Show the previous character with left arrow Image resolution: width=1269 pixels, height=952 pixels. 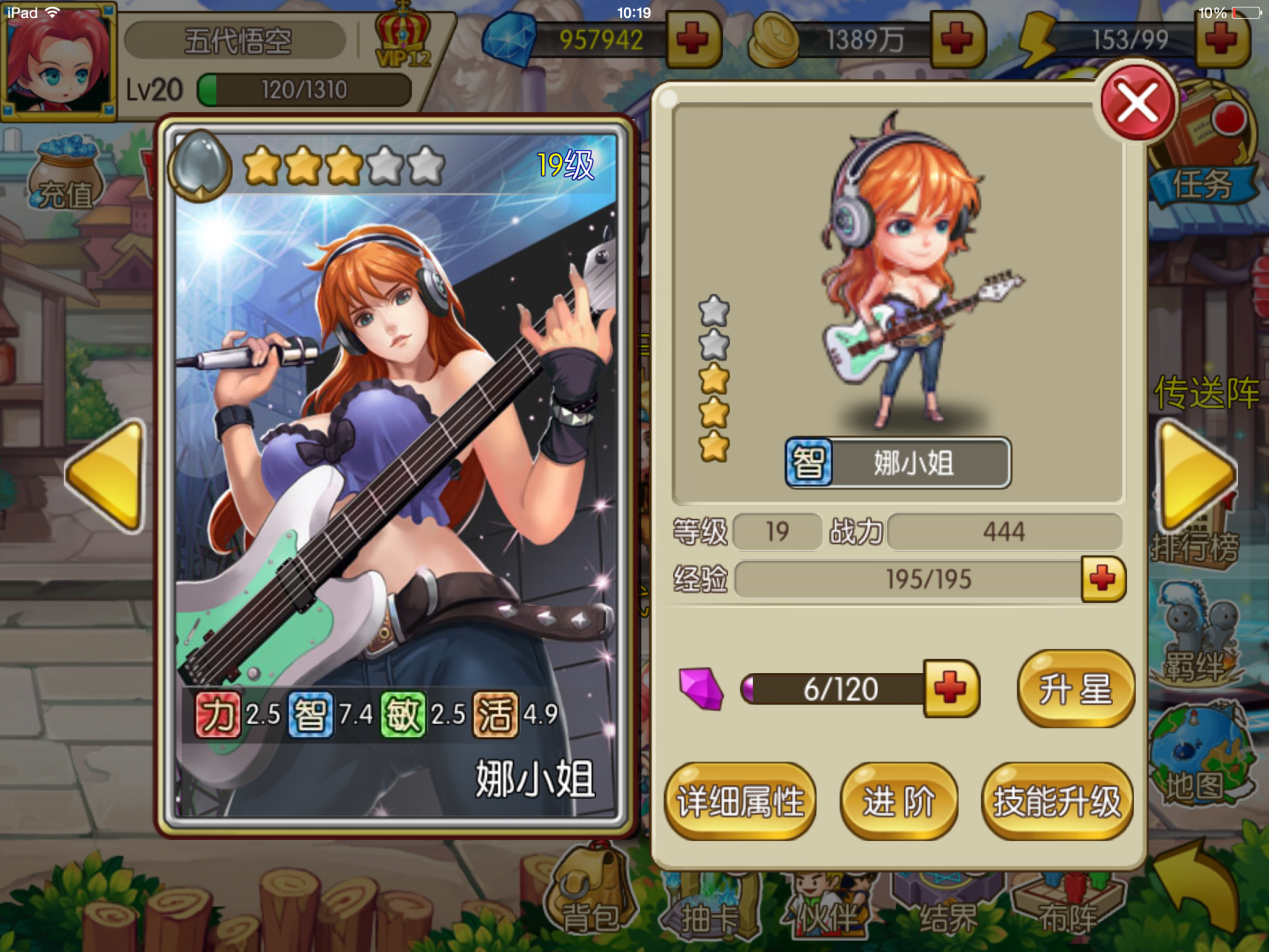(105, 474)
